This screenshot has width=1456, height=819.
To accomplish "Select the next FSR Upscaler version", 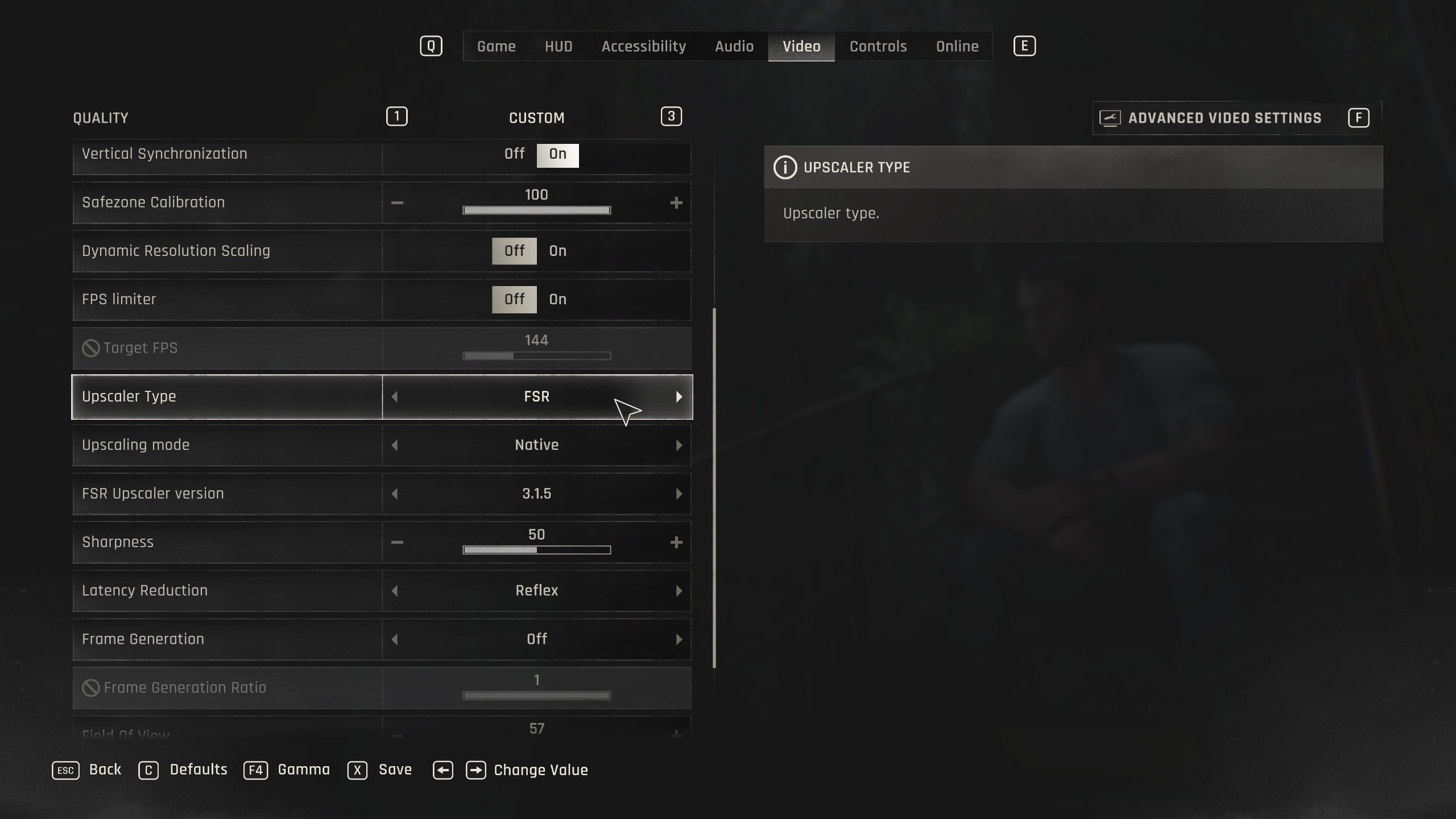I will click(x=679, y=494).
